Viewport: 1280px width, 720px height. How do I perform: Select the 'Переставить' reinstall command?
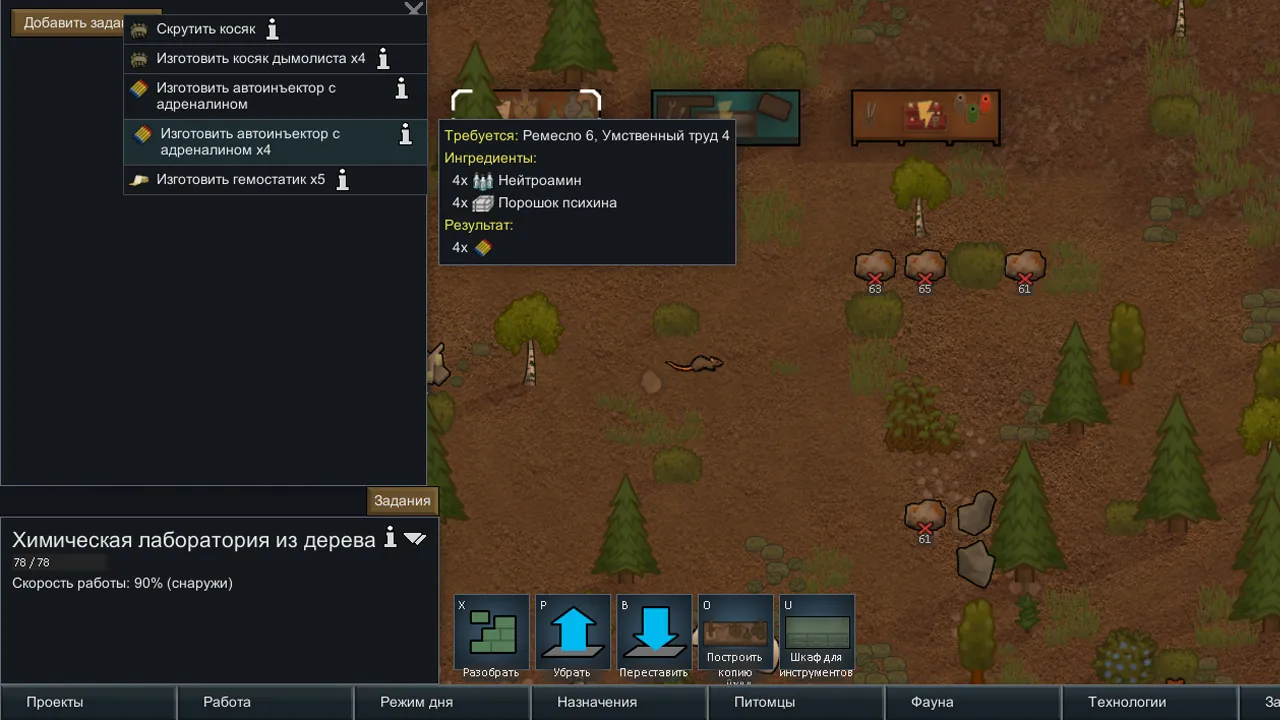click(x=653, y=637)
